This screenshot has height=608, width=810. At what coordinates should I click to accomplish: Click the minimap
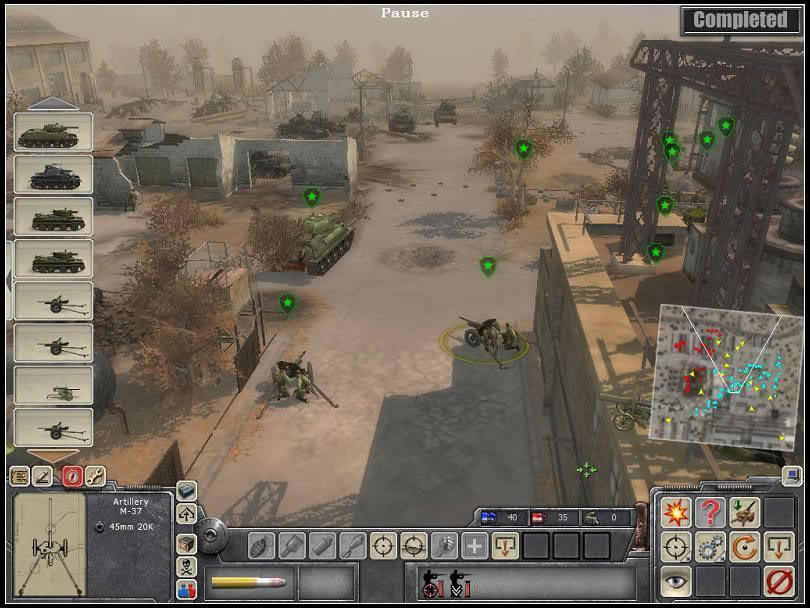coord(730,363)
